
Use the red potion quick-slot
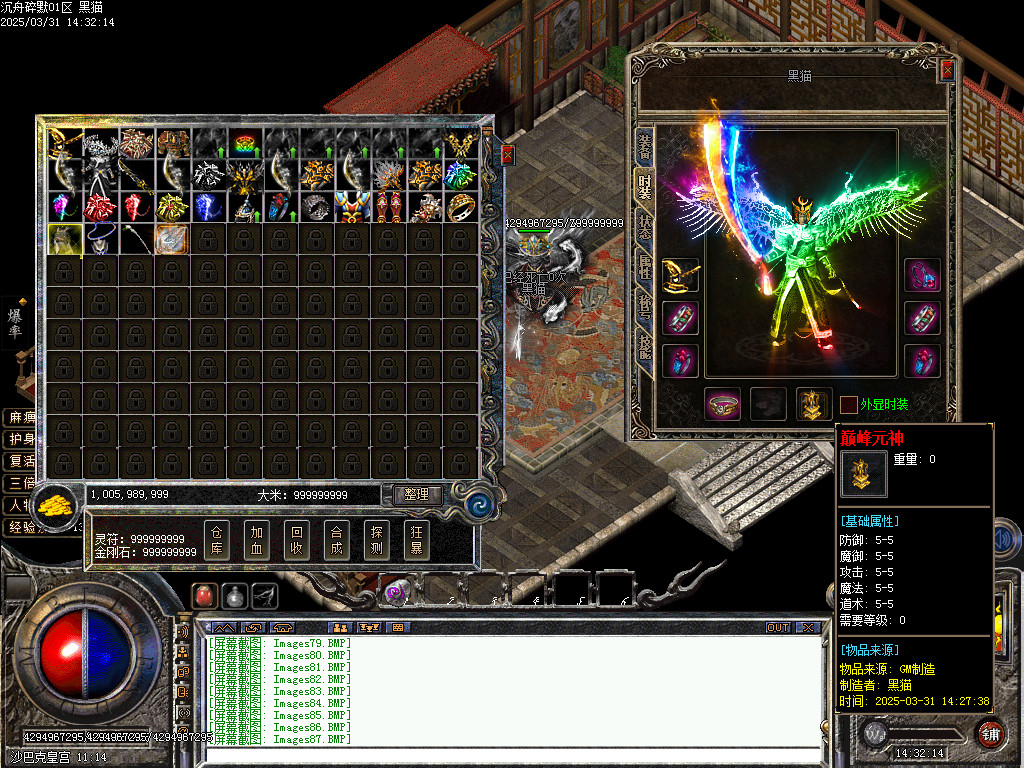[203, 595]
